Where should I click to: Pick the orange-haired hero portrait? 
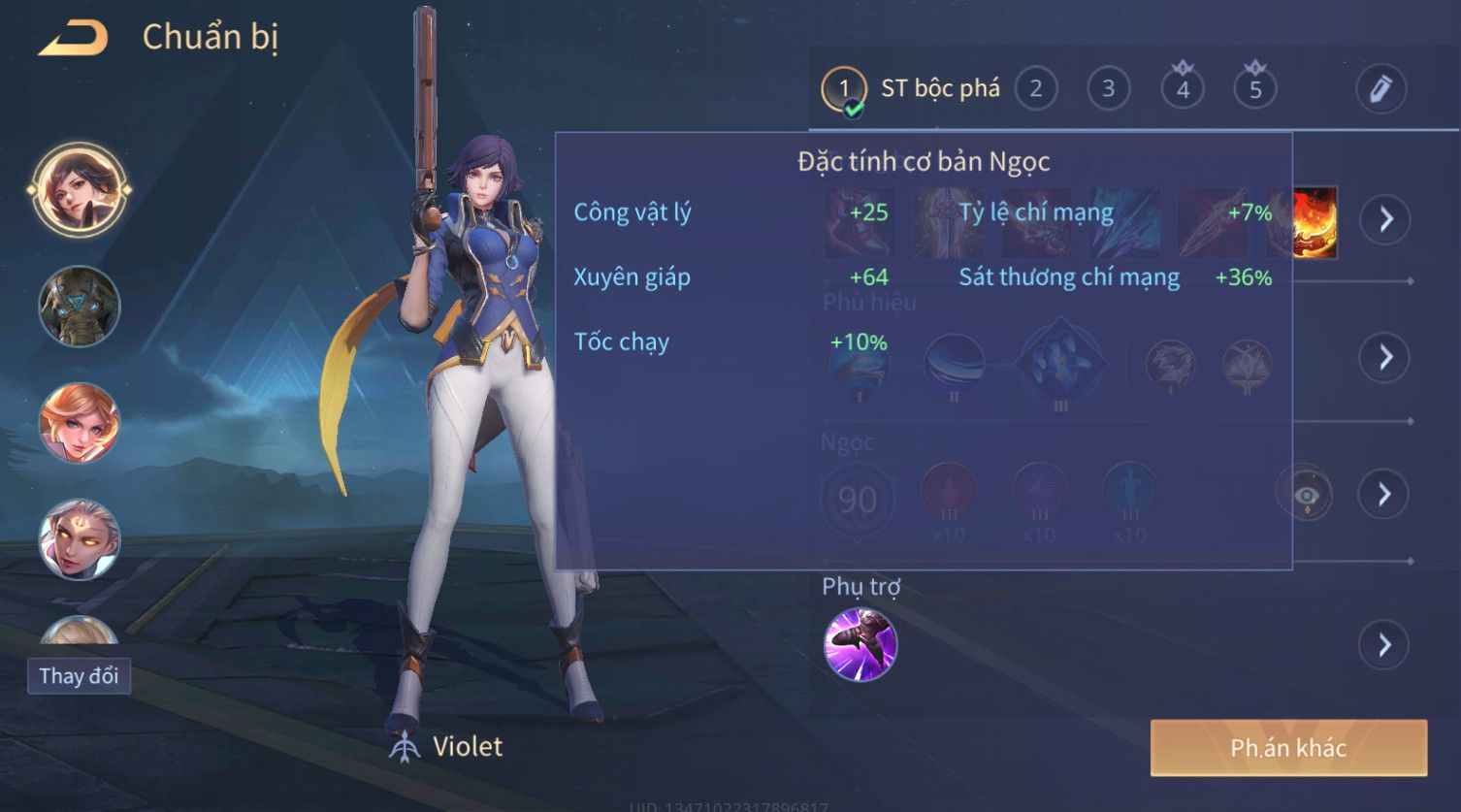79,423
